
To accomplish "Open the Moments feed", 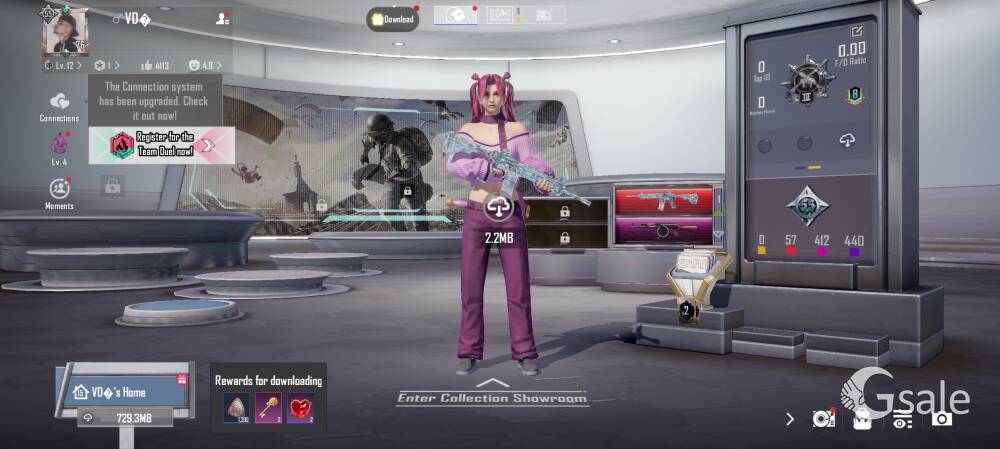I will coord(59,192).
